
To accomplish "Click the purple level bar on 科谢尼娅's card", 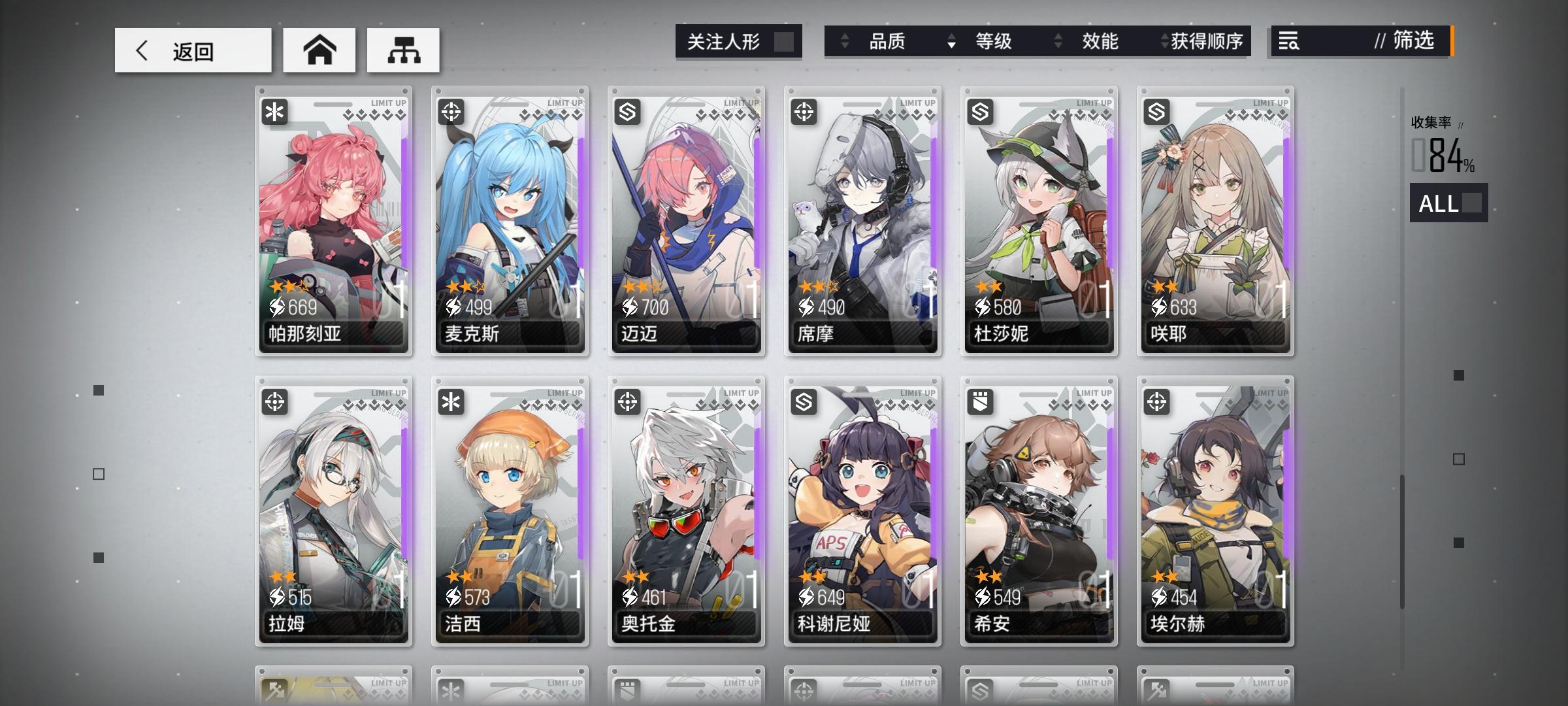I will [934, 490].
